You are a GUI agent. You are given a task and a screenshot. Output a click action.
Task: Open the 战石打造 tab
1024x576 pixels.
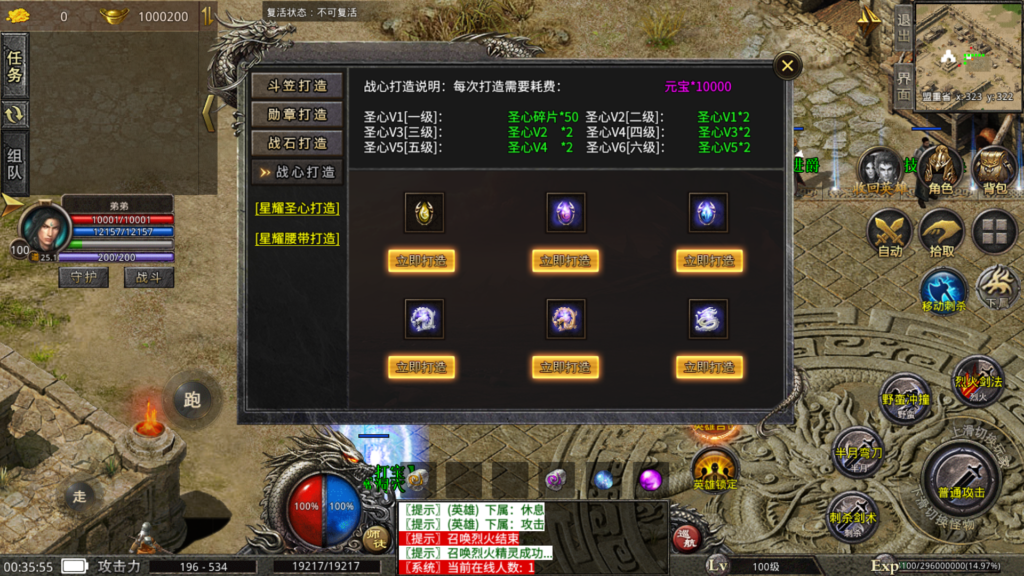(x=296, y=143)
